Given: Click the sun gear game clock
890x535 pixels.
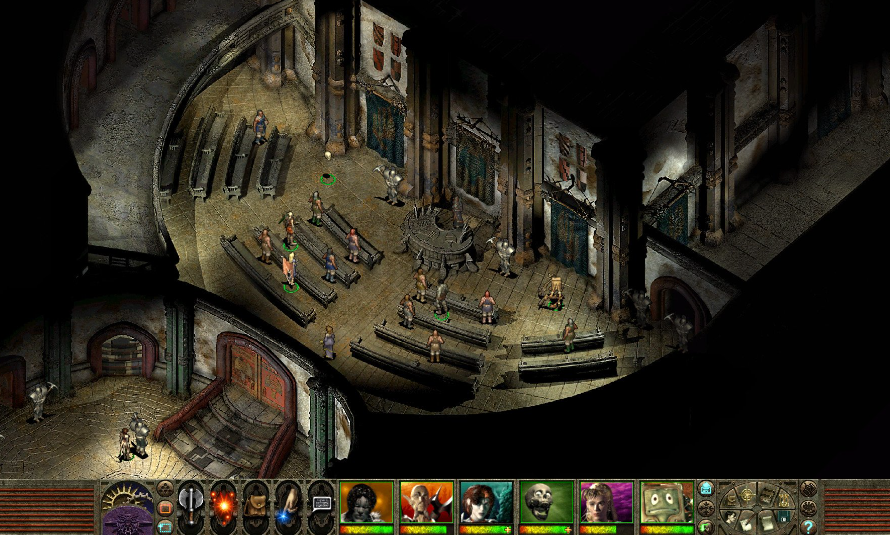Looking at the screenshot, I should click(x=128, y=497).
